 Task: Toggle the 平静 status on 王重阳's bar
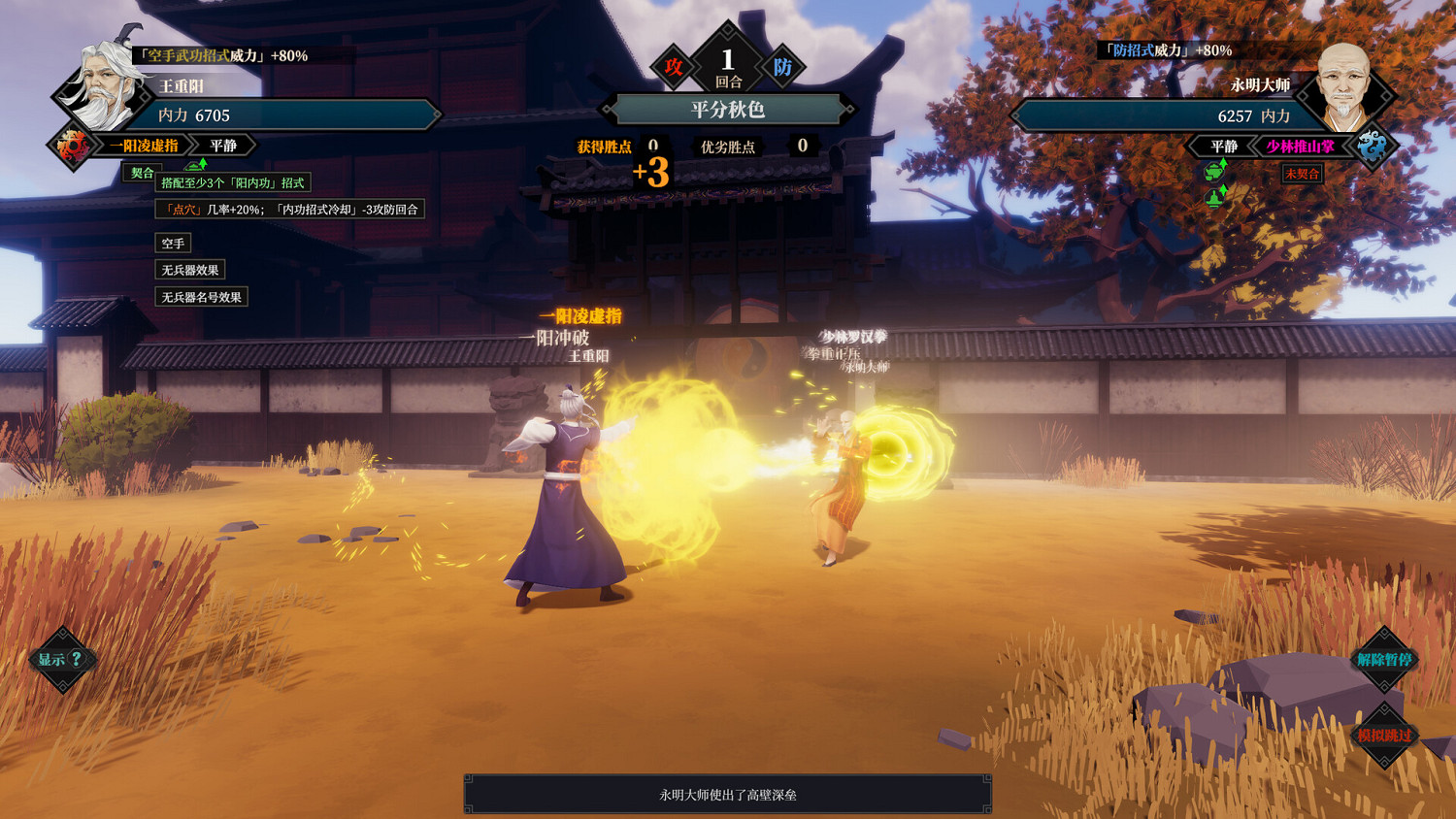[223, 145]
